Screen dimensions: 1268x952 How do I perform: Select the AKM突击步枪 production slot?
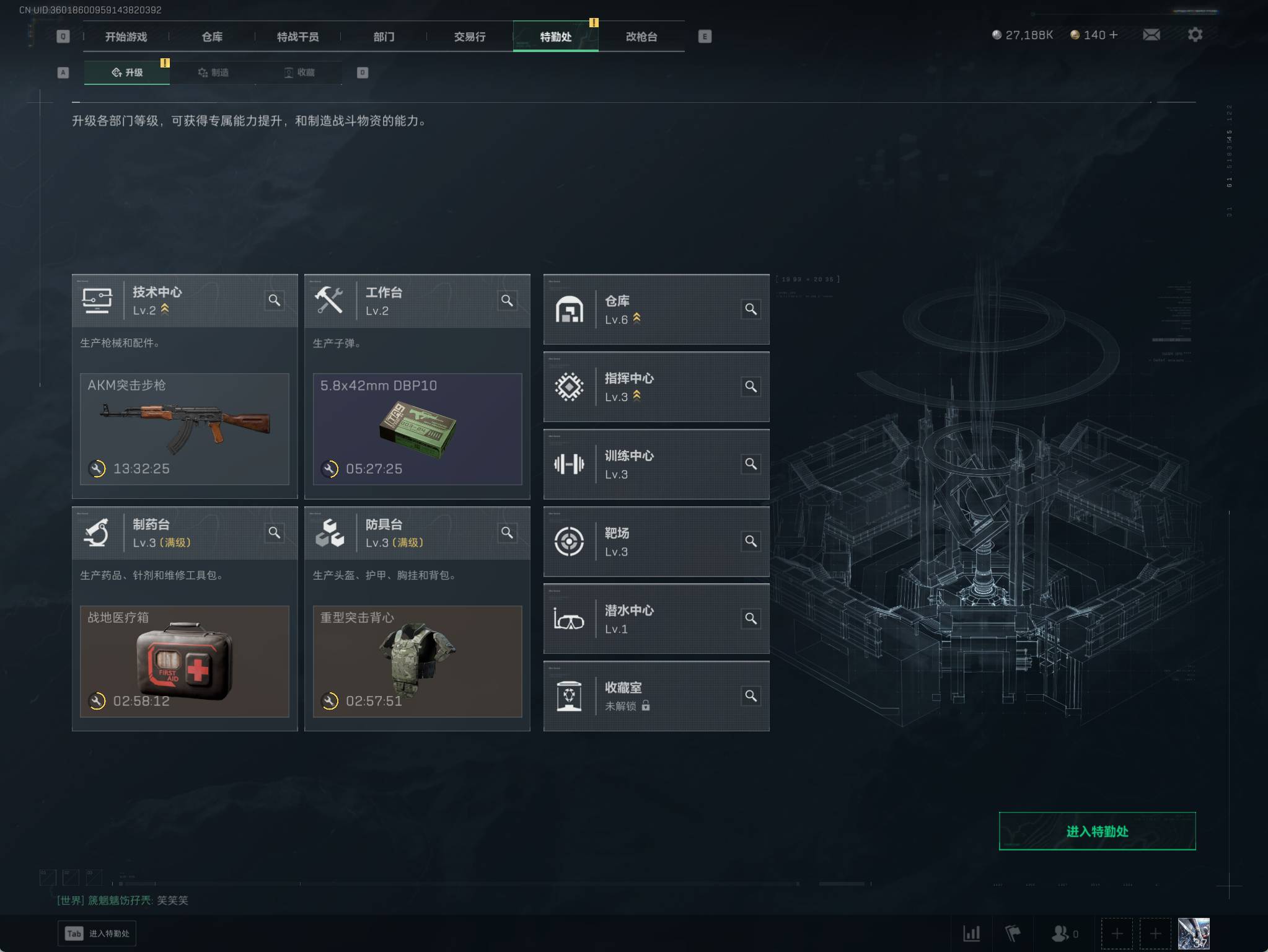tap(185, 428)
